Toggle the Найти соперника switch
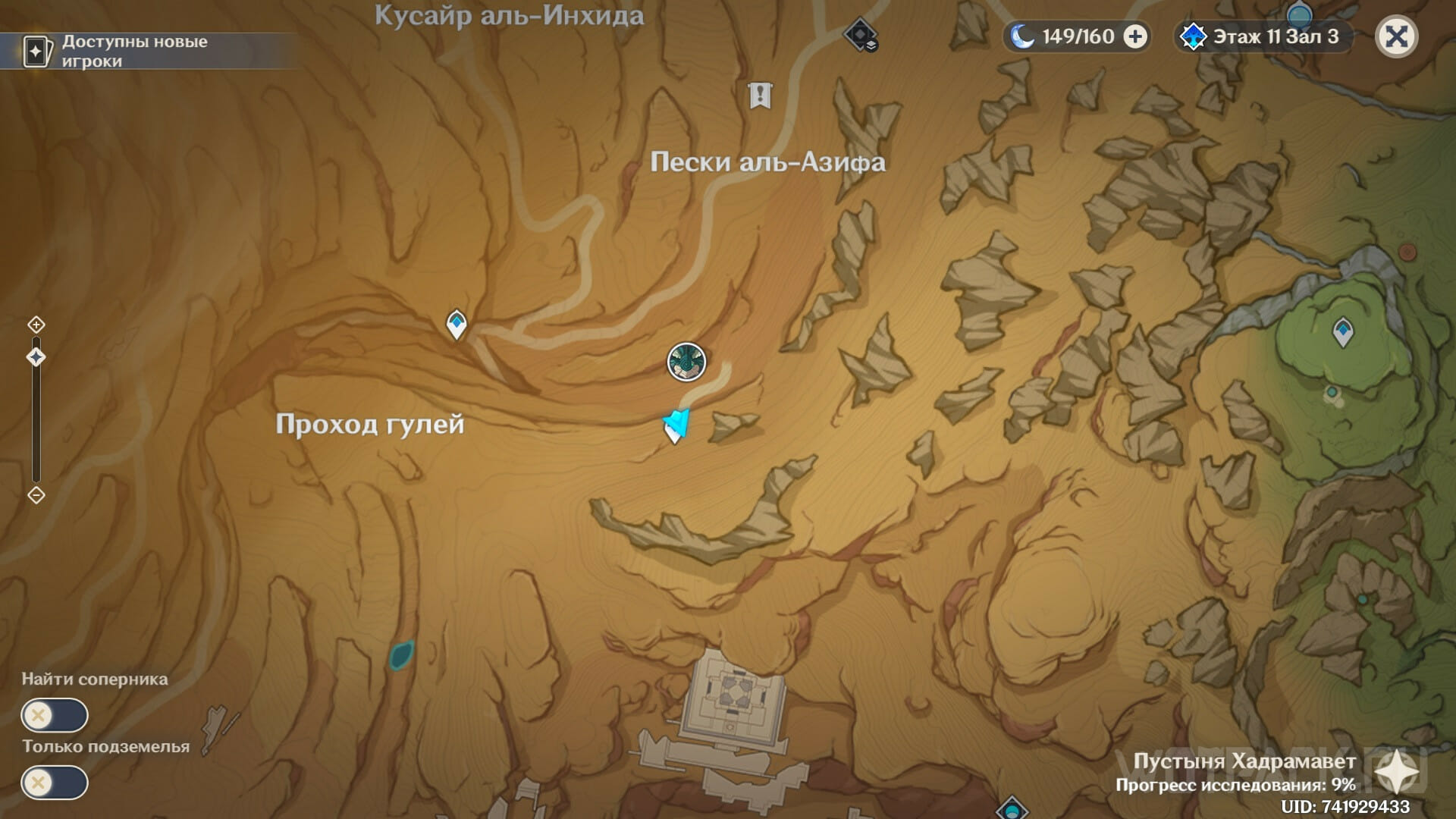The image size is (1456, 819). click(x=55, y=715)
